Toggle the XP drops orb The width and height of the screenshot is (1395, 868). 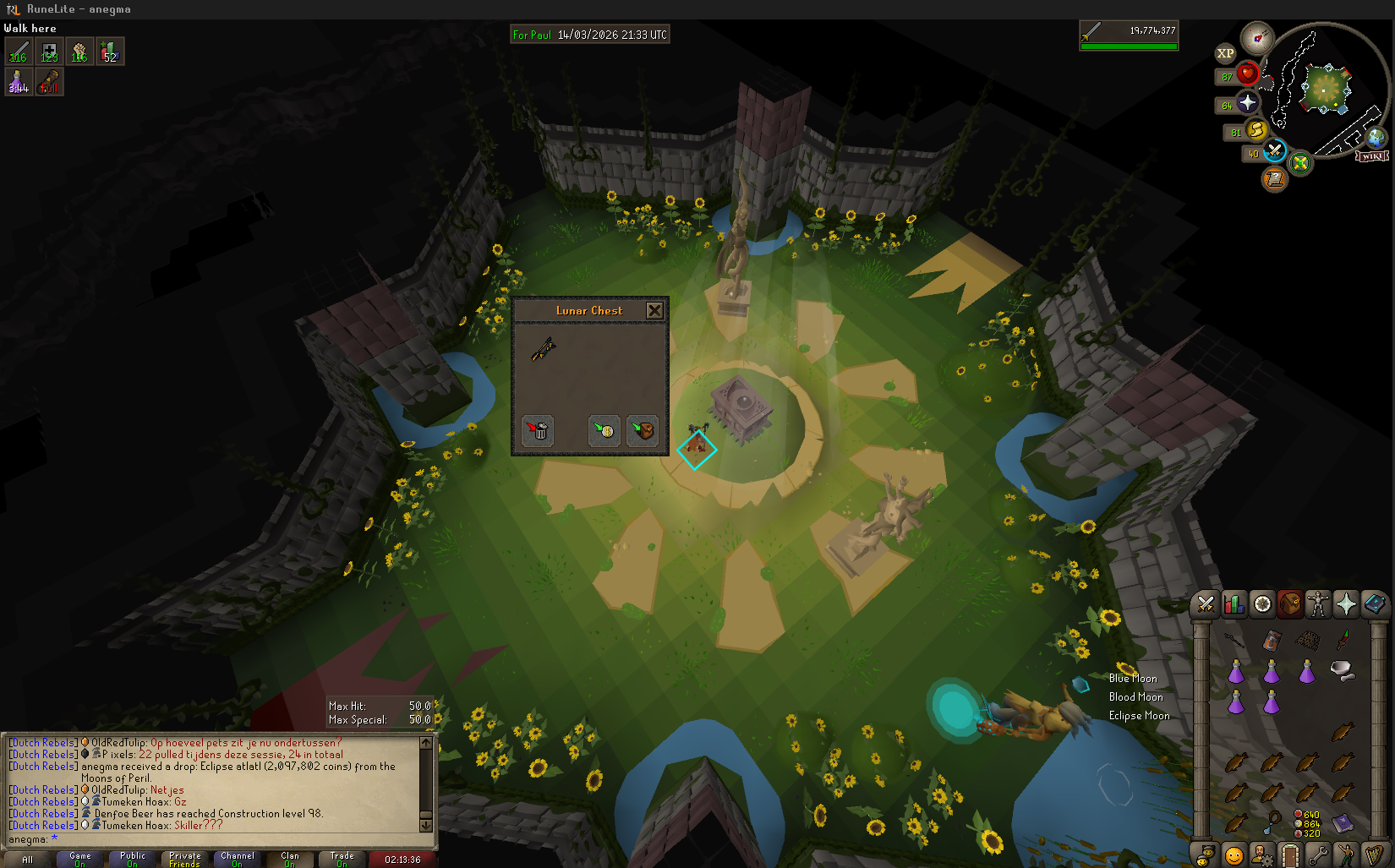1225,53
